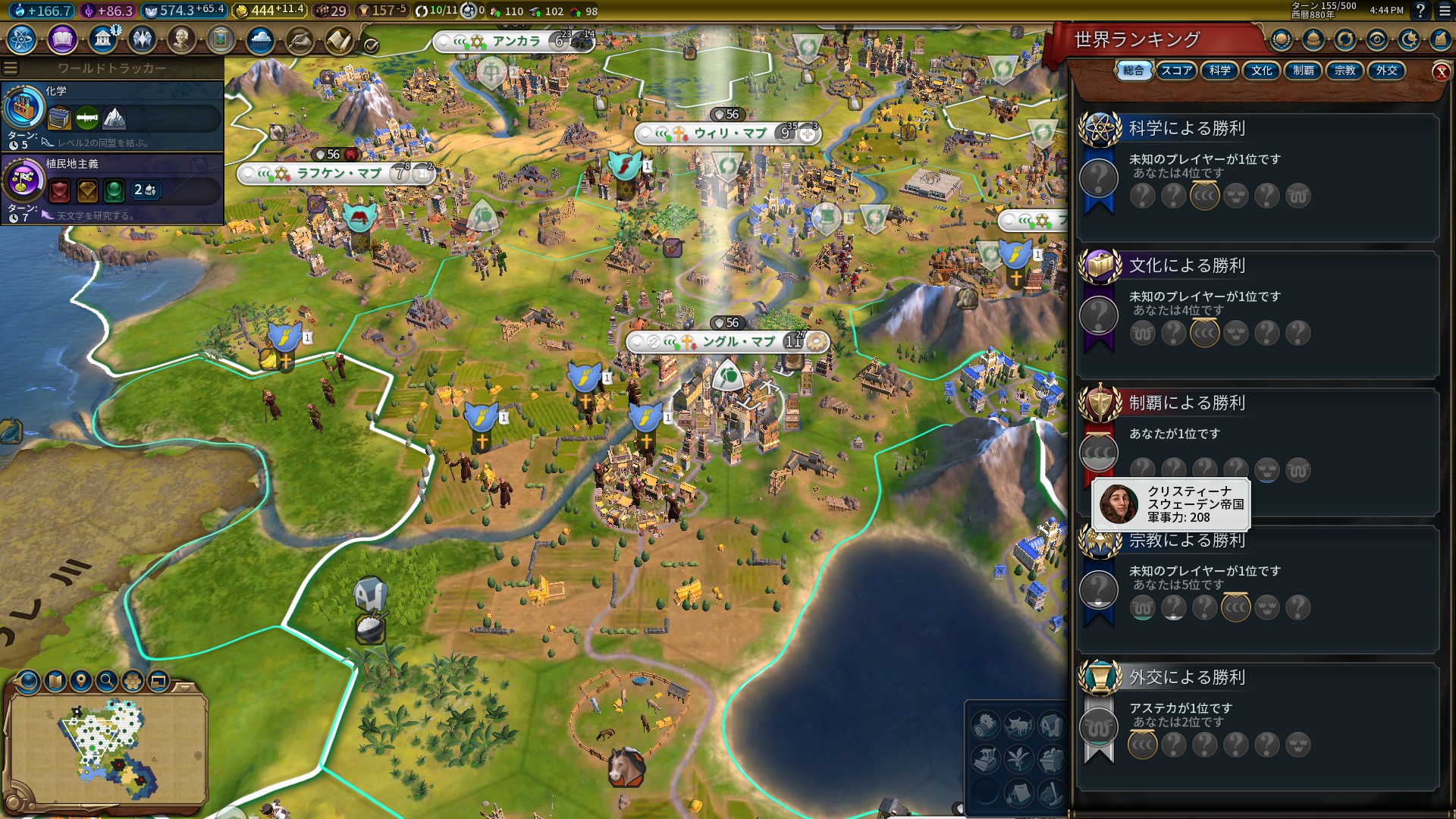Viewport: 1456px width, 819px height.
Task: Select the 科学 victory tab
Action: click(1219, 71)
